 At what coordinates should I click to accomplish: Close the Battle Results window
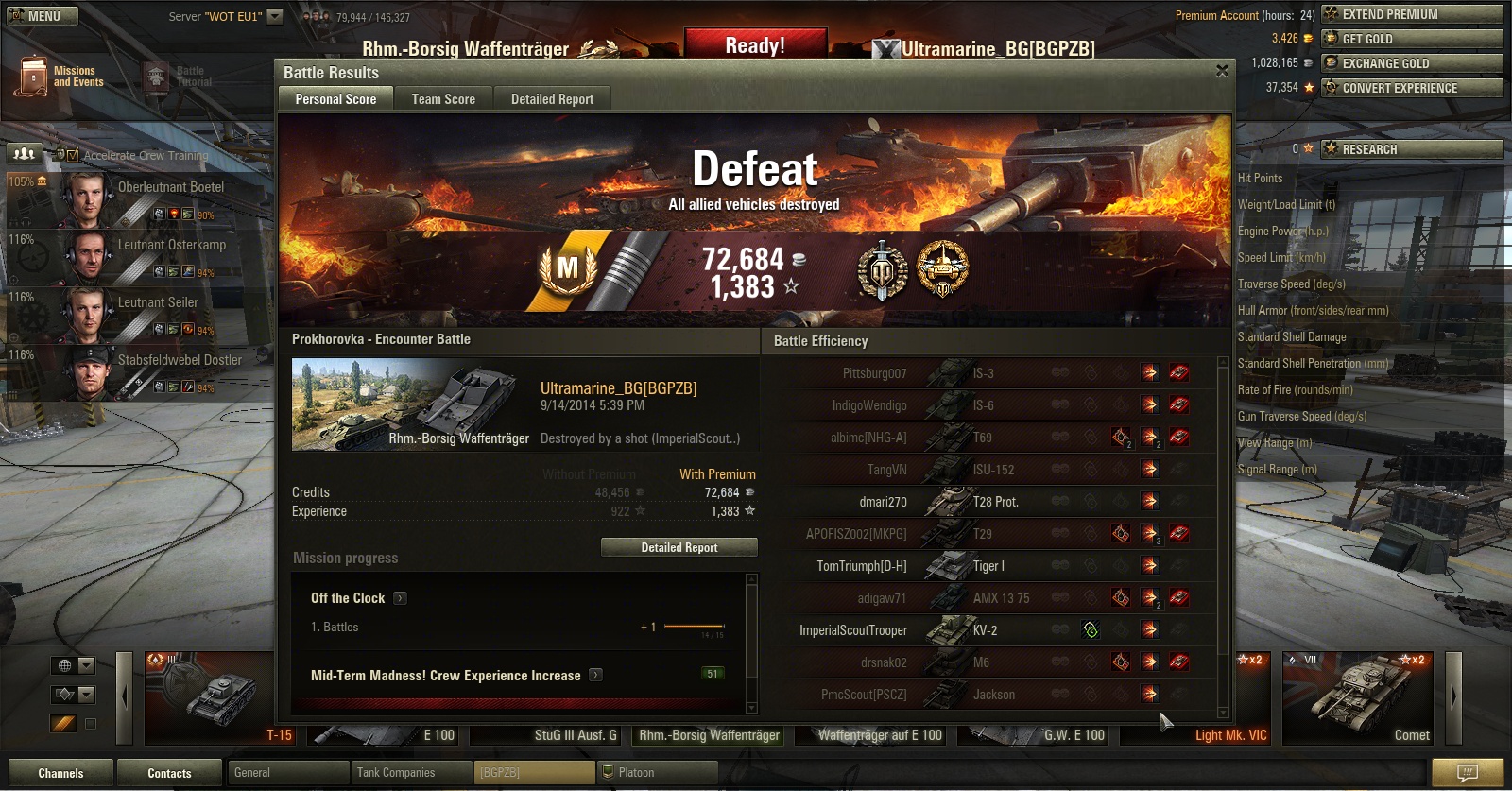pyautogui.click(x=1222, y=71)
